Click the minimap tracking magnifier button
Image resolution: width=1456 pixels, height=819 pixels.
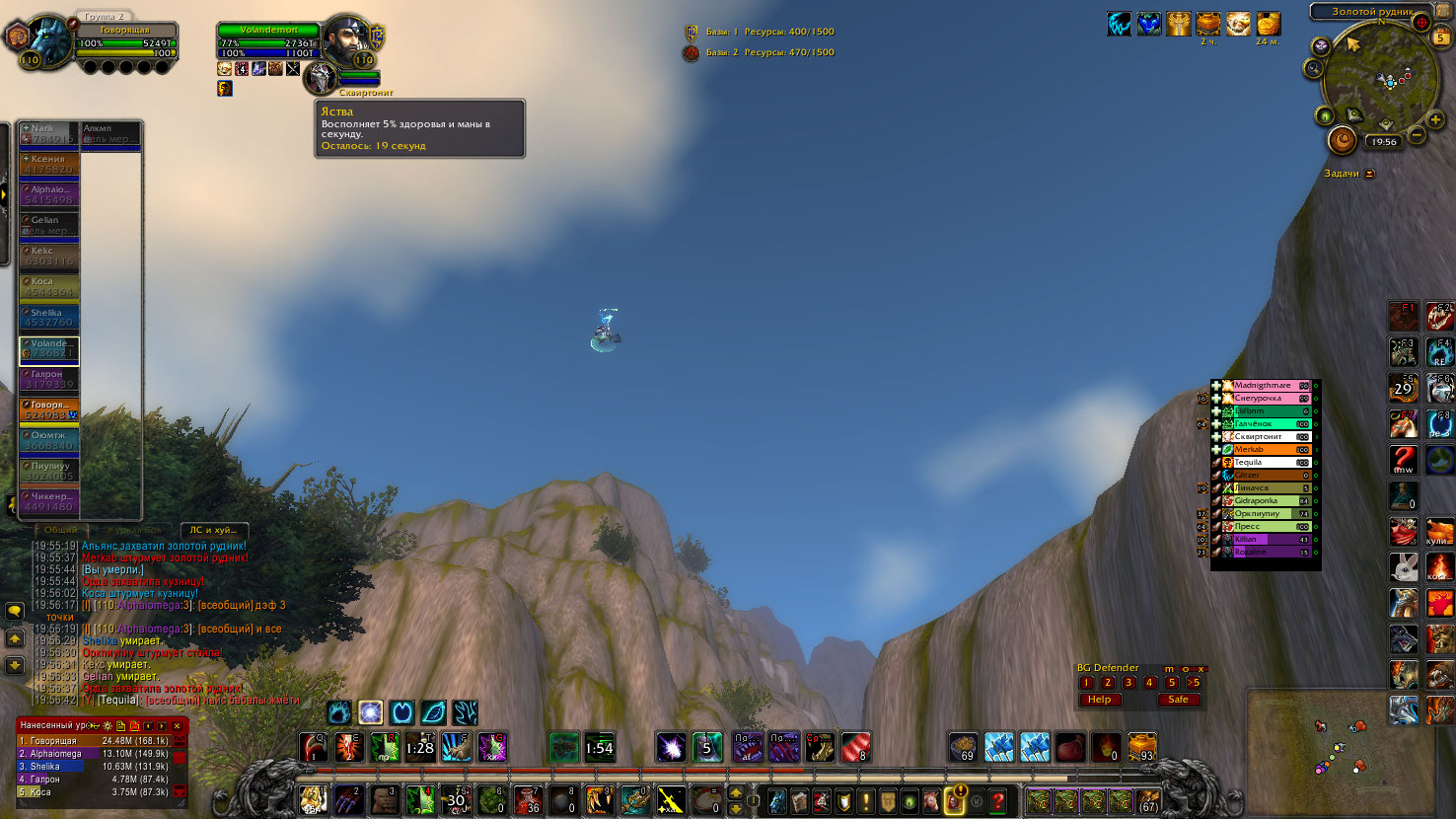(x=1313, y=68)
